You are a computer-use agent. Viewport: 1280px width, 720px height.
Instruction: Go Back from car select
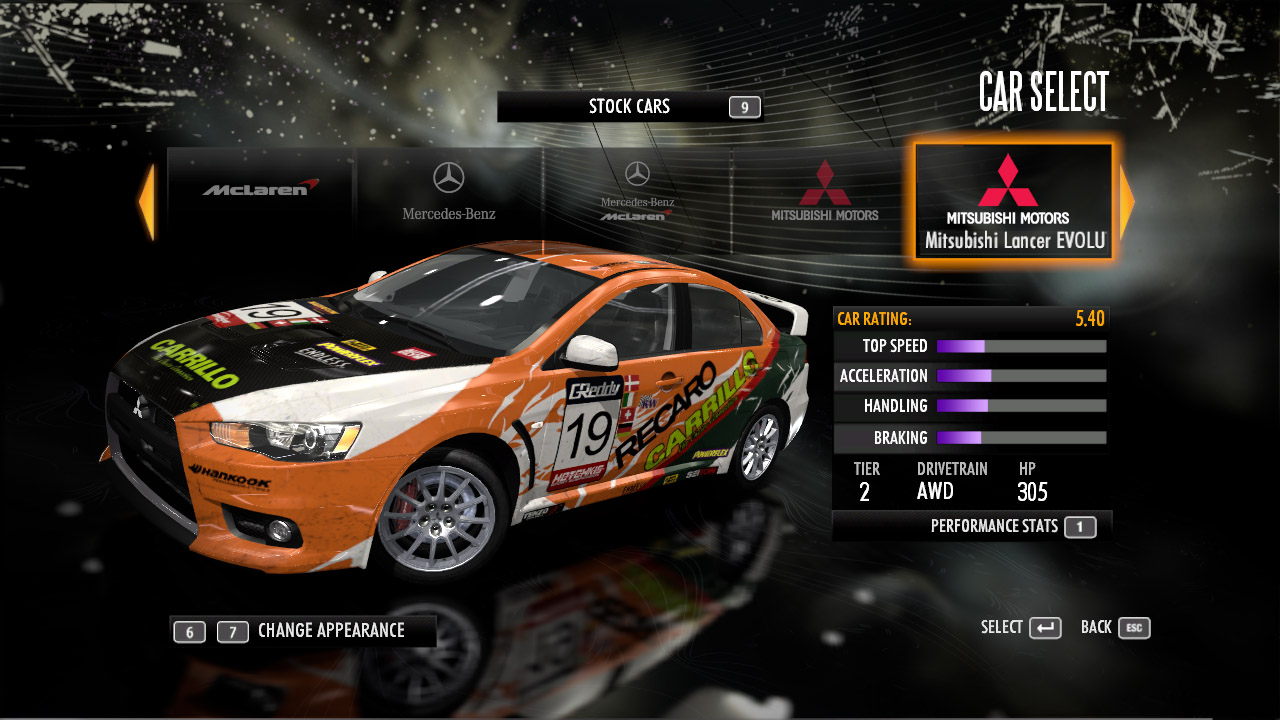(1115, 628)
